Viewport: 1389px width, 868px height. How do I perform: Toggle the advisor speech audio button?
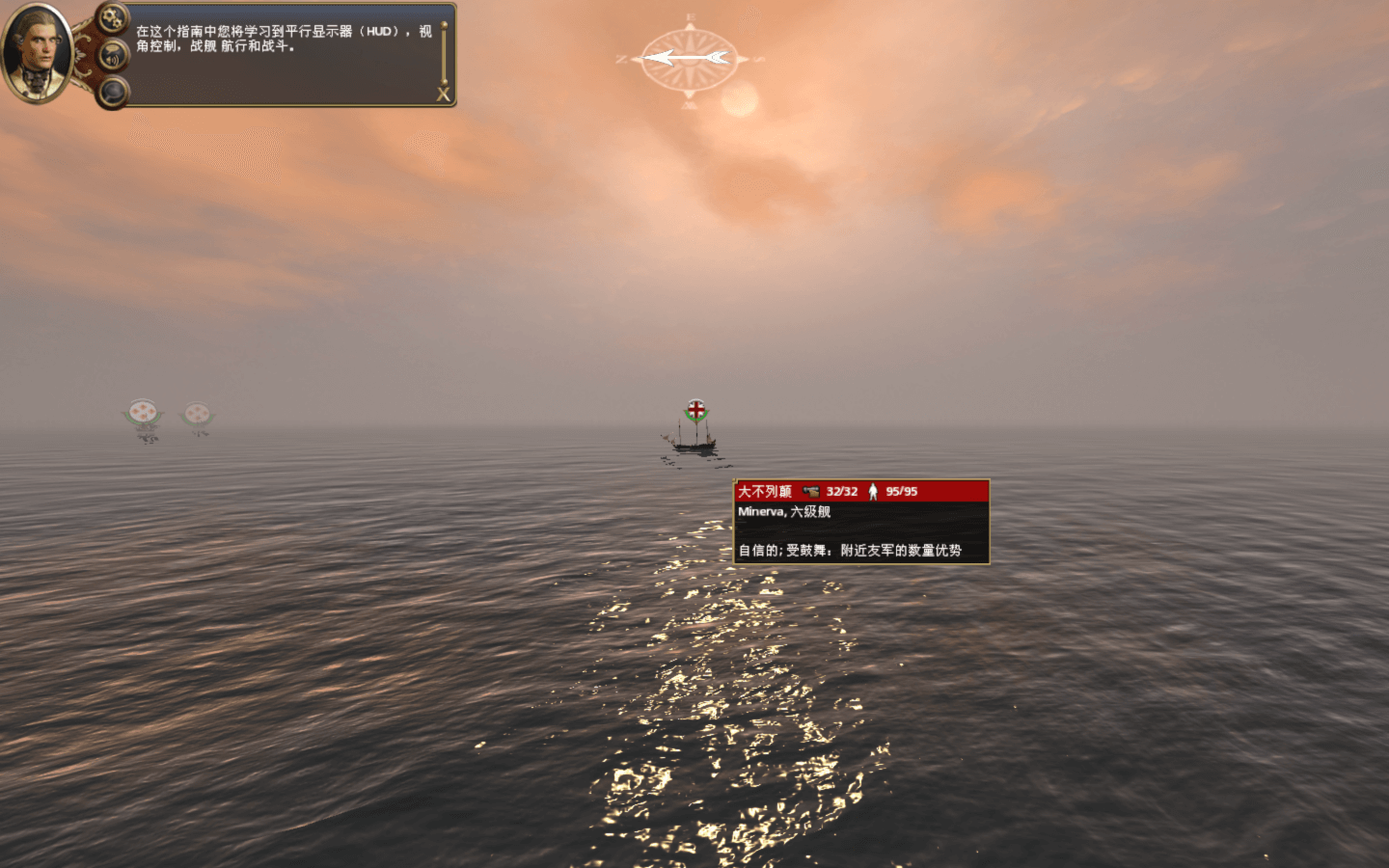point(114,55)
